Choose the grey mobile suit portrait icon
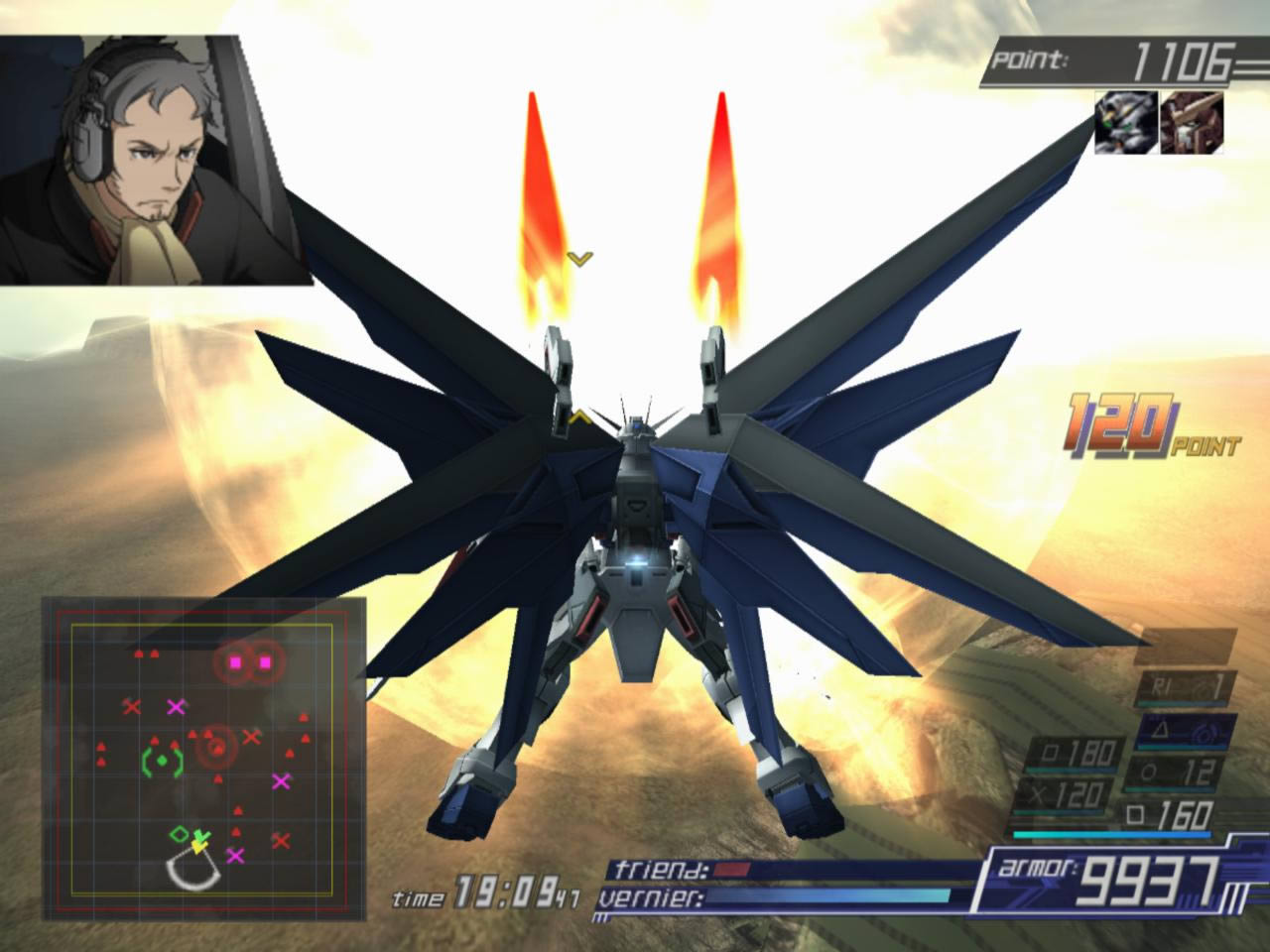1270x952 pixels. [x=1126, y=122]
